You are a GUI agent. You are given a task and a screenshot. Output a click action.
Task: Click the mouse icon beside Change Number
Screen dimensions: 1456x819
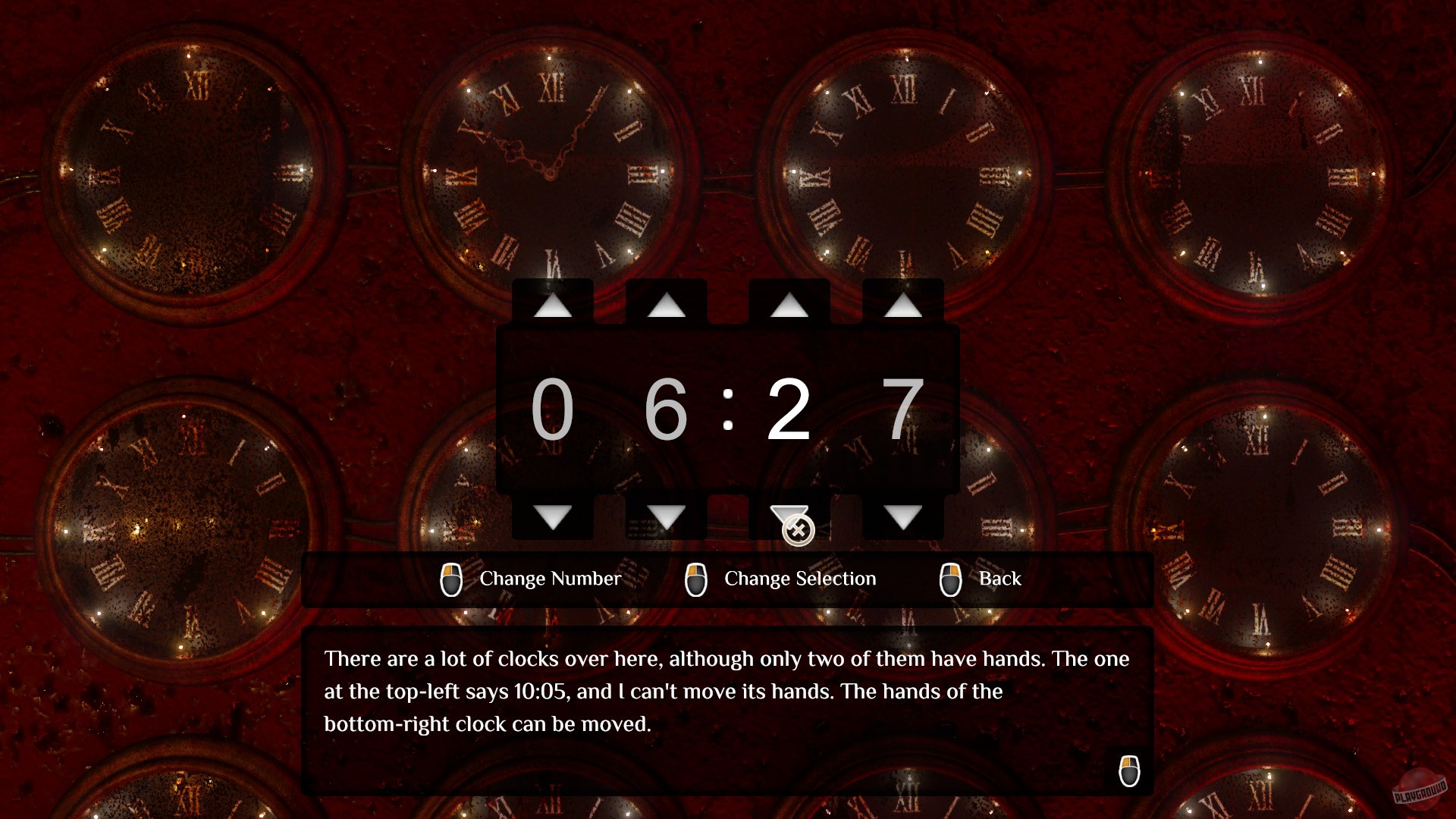[x=452, y=579]
